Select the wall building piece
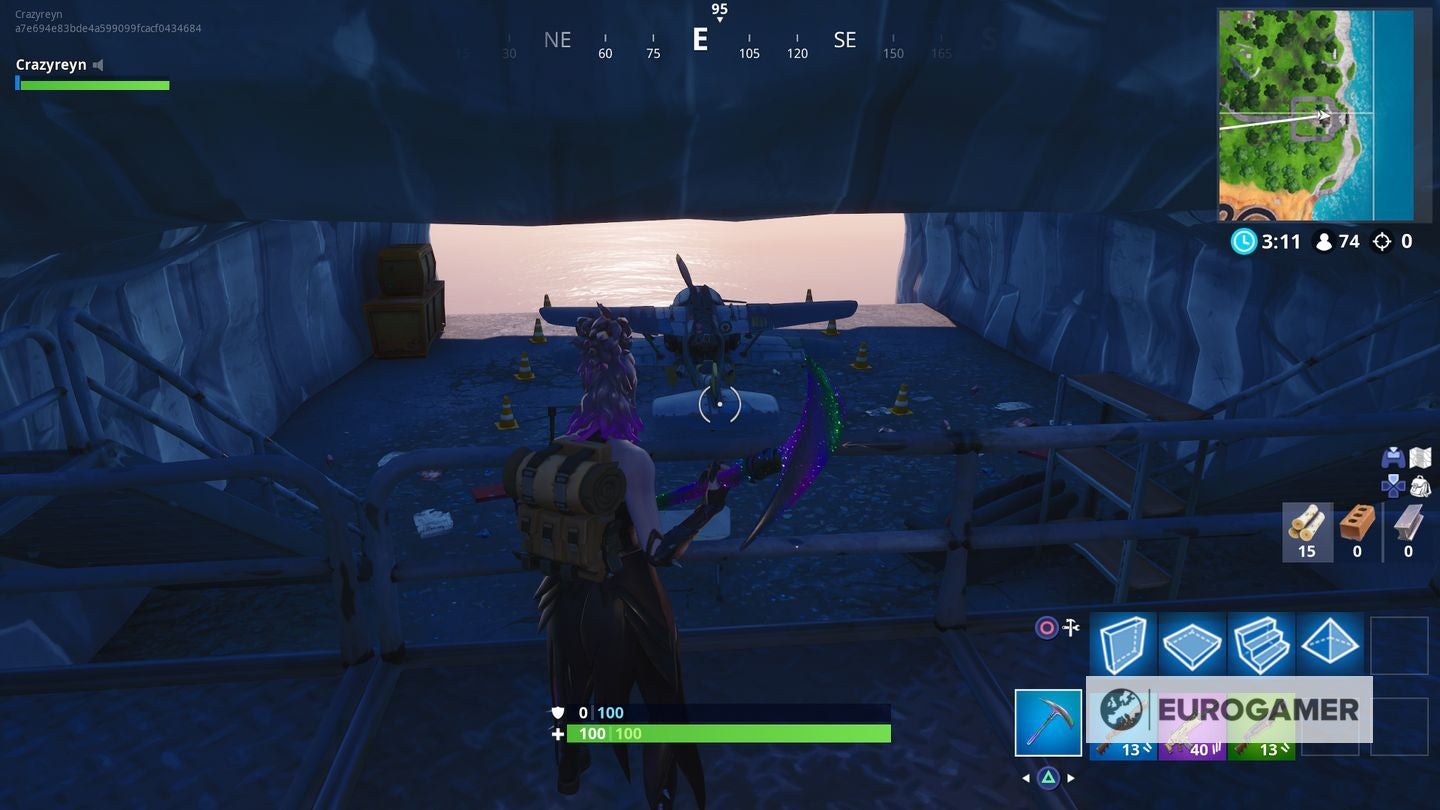Viewport: 1440px width, 810px height. pos(1120,644)
